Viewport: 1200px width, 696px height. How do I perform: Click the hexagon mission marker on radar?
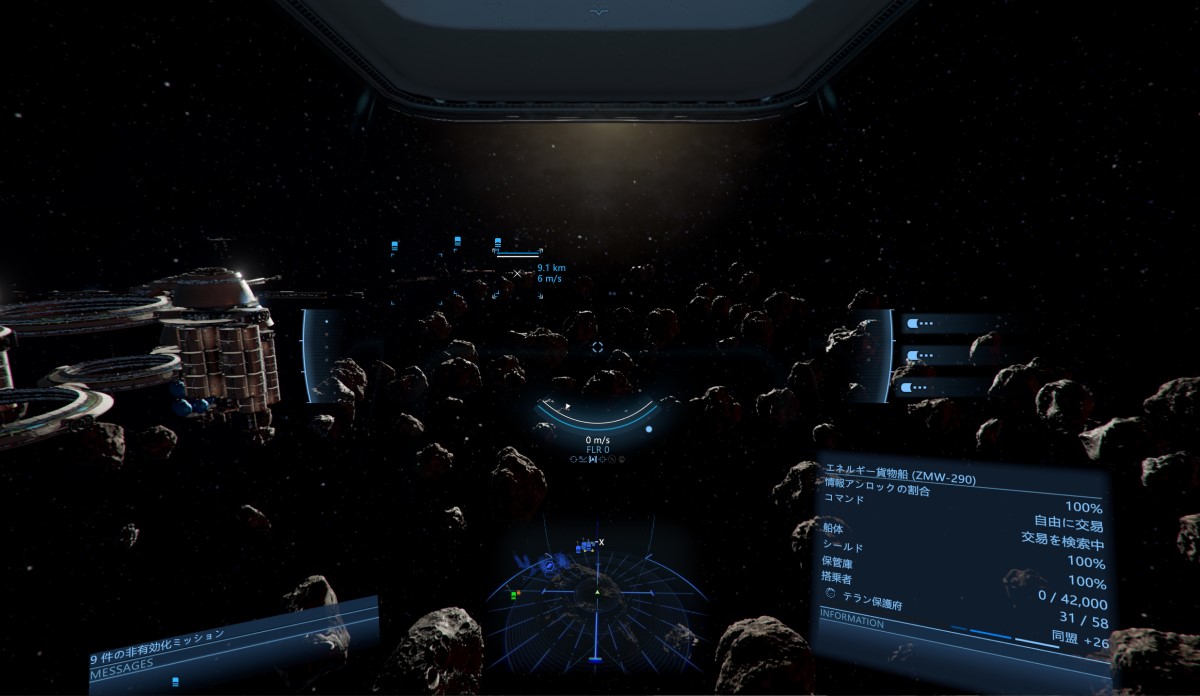click(x=550, y=566)
